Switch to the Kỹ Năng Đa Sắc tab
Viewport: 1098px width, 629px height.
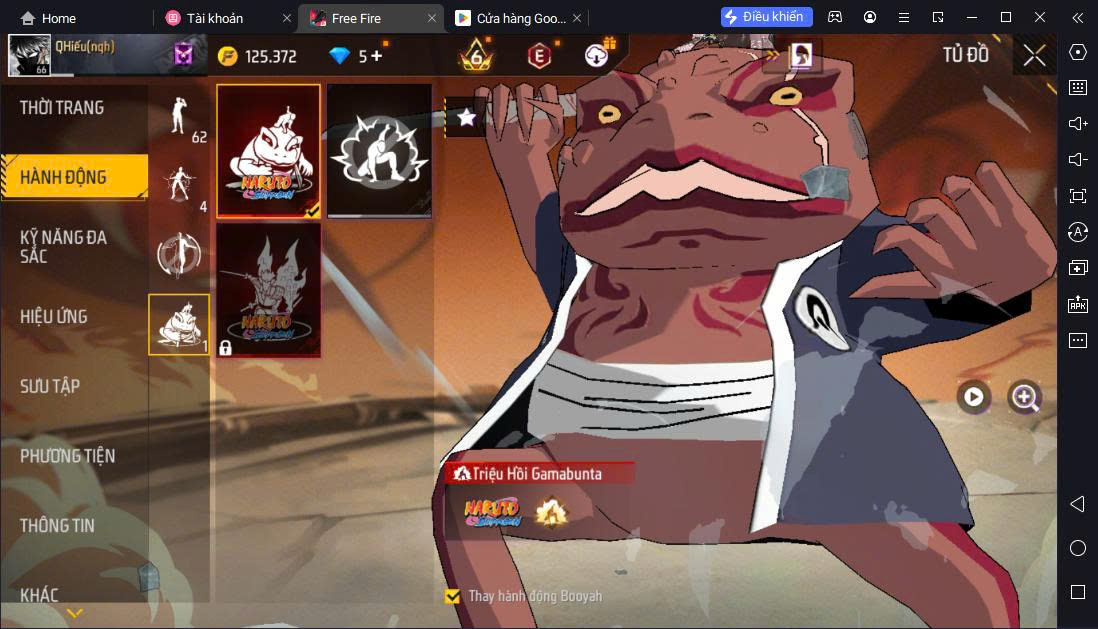tap(64, 246)
